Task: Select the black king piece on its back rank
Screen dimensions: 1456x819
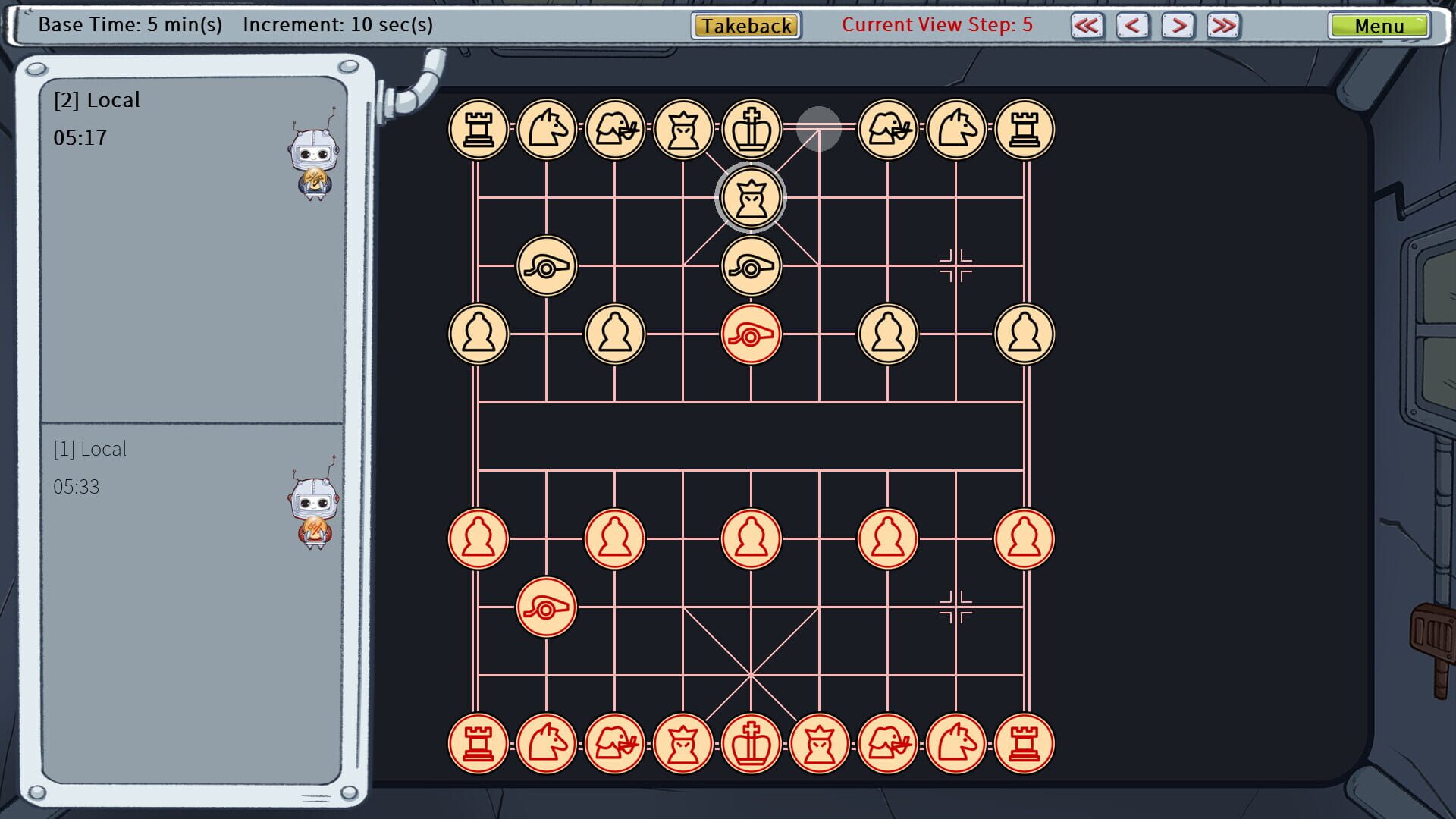Action: [752, 129]
